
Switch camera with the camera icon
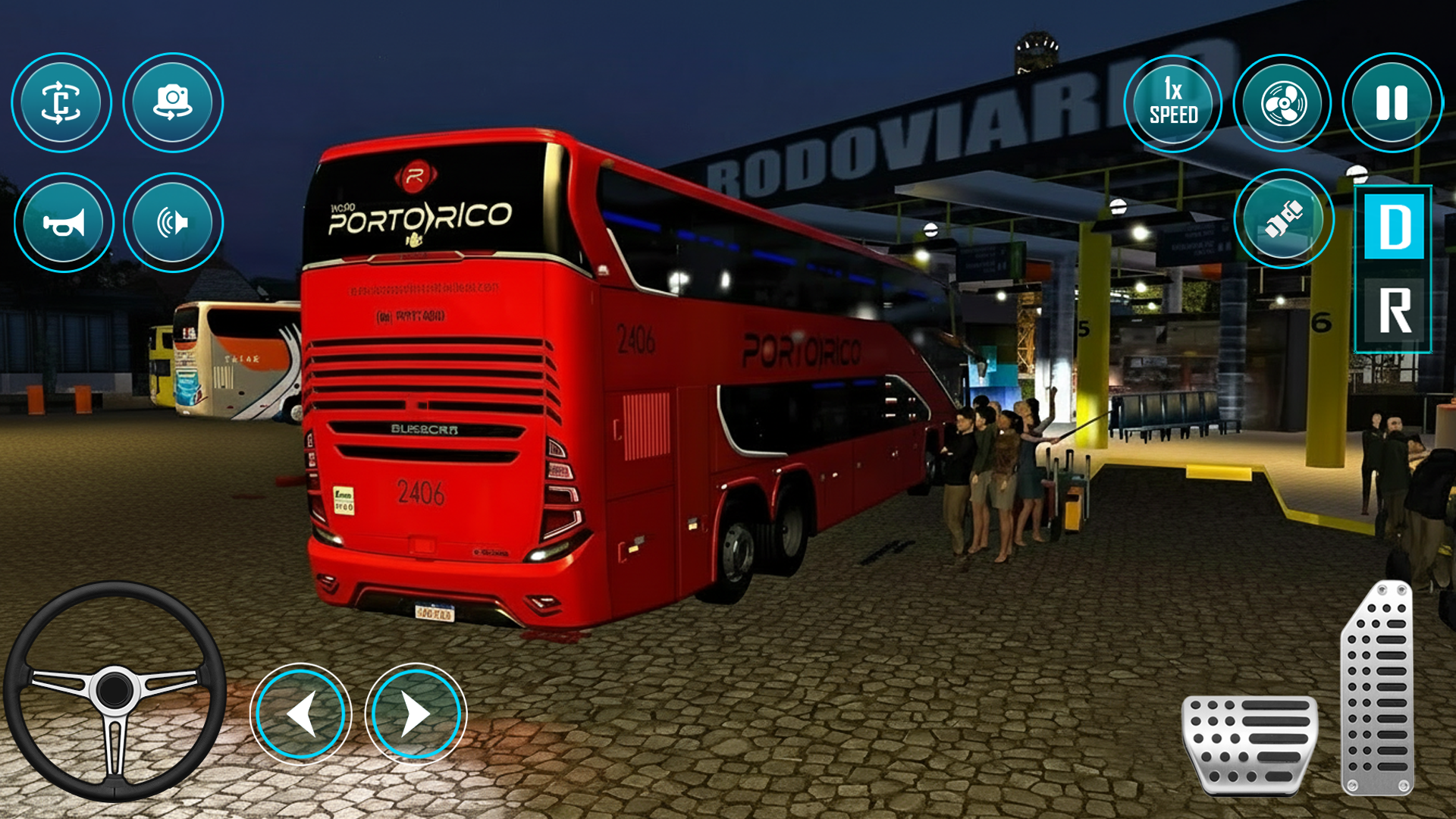click(x=173, y=102)
